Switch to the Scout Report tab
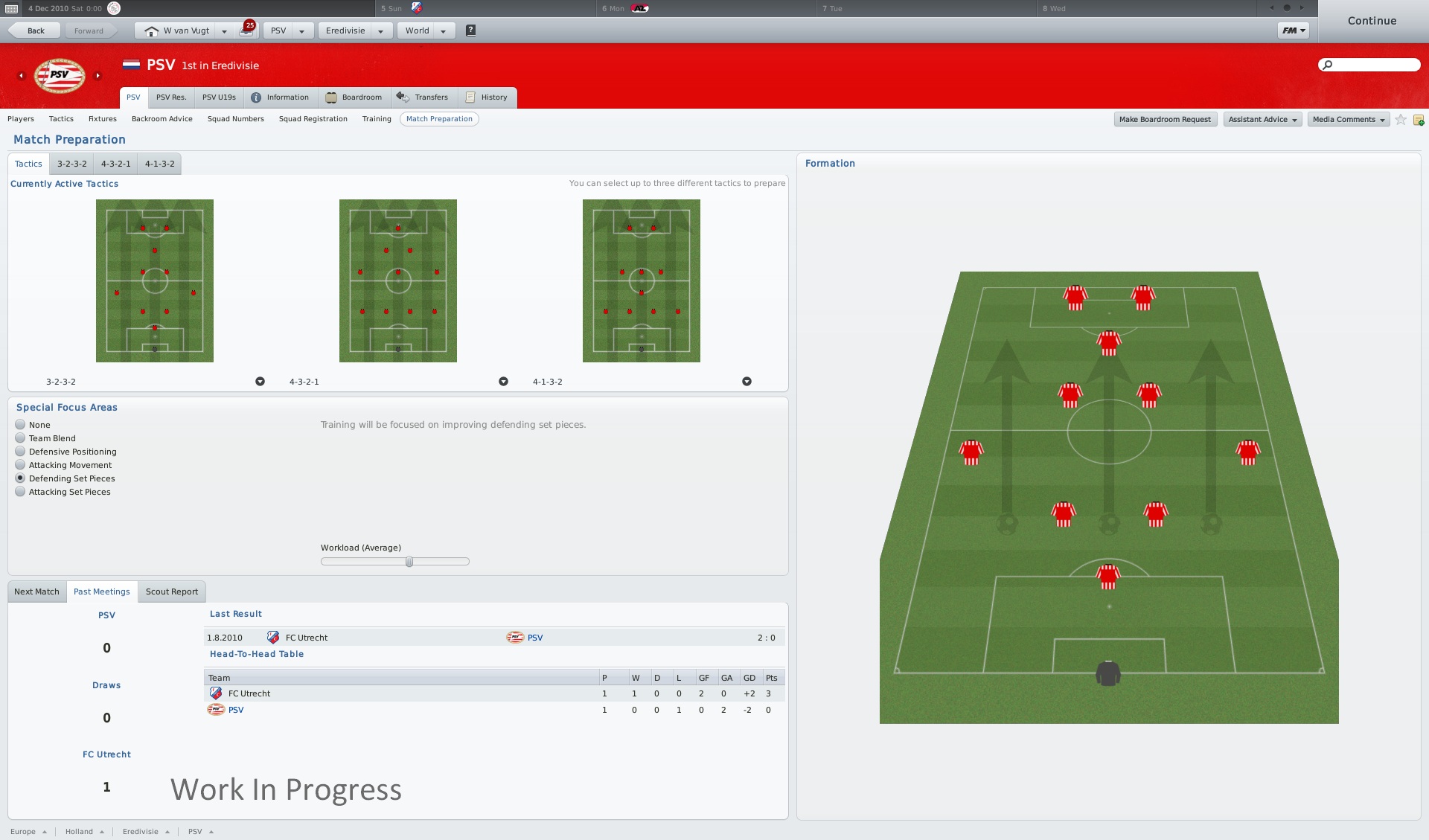The width and height of the screenshot is (1429, 840). click(x=172, y=591)
